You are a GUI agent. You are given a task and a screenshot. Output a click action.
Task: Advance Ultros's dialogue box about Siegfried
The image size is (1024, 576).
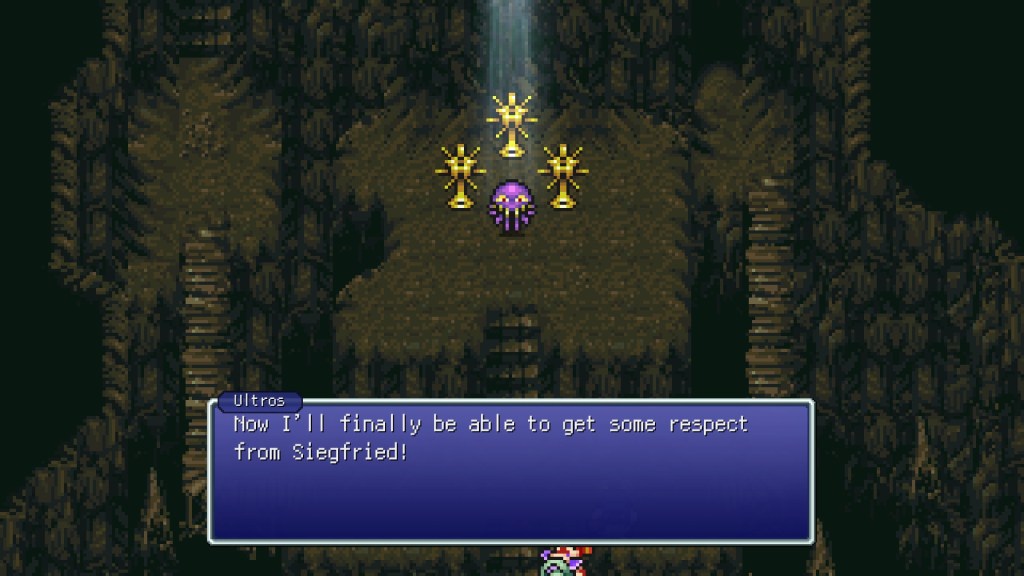tap(510, 470)
